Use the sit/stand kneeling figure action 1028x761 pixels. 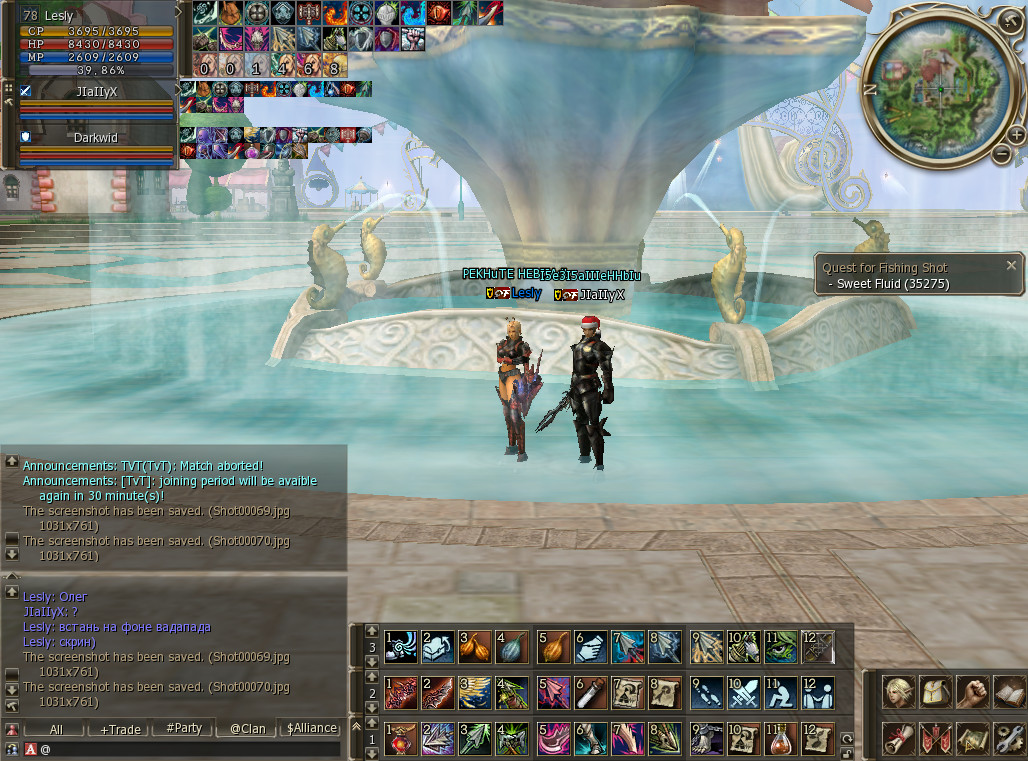[781, 692]
